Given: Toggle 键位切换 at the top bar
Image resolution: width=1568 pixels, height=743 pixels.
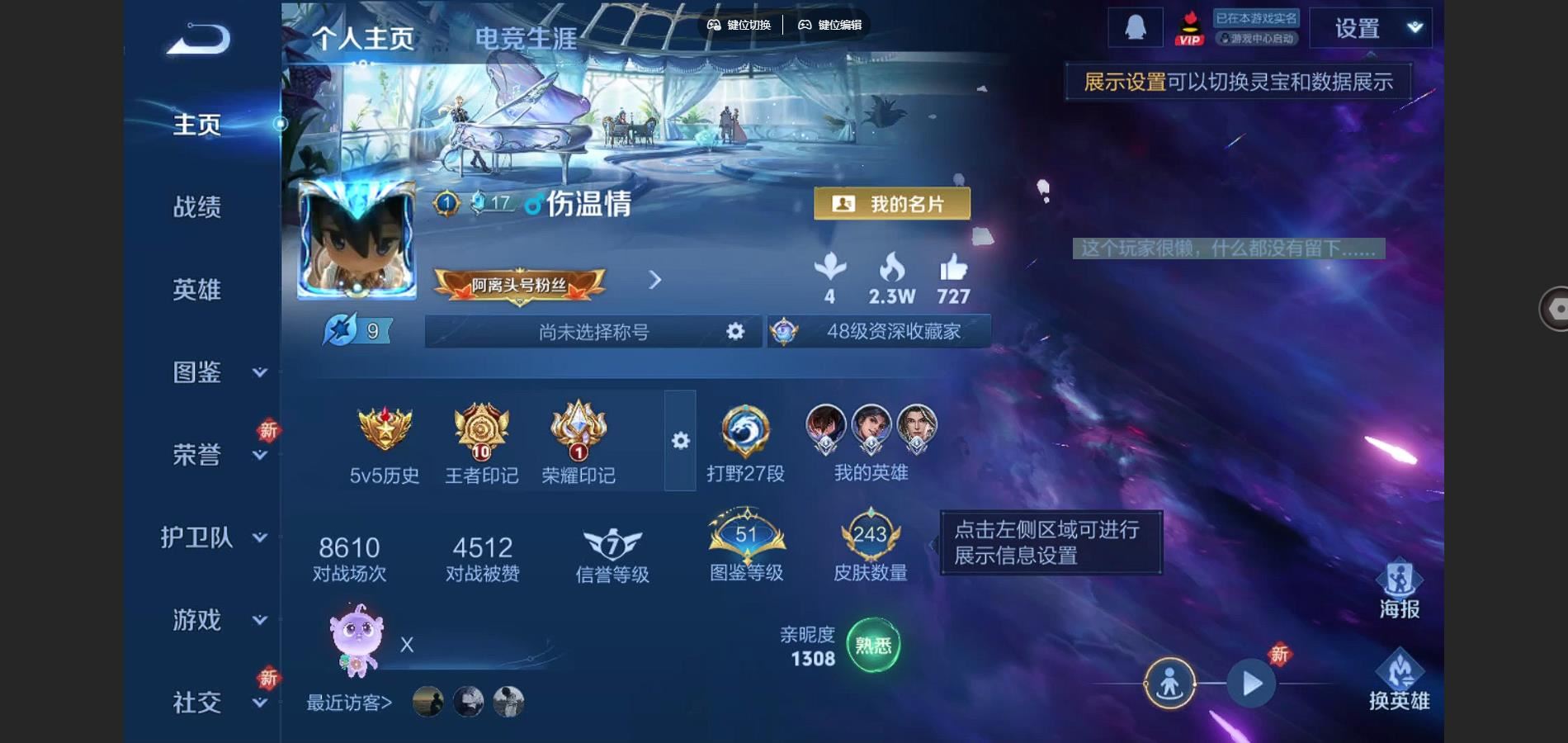Looking at the screenshot, I should point(740,26).
